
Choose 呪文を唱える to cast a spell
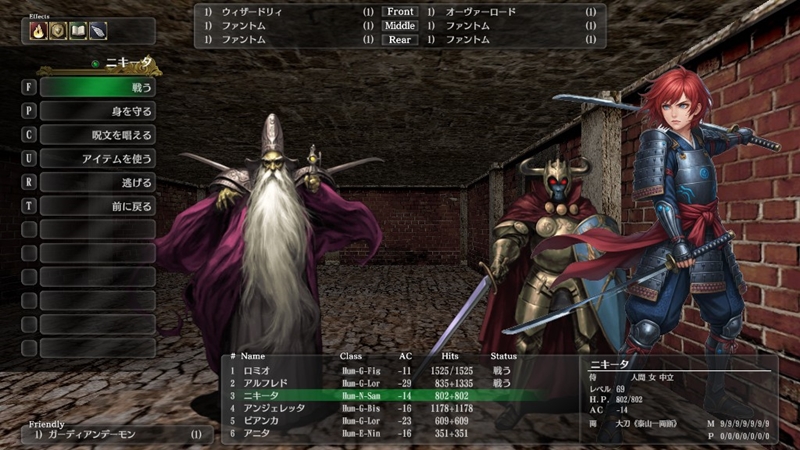pyautogui.click(x=97, y=135)
